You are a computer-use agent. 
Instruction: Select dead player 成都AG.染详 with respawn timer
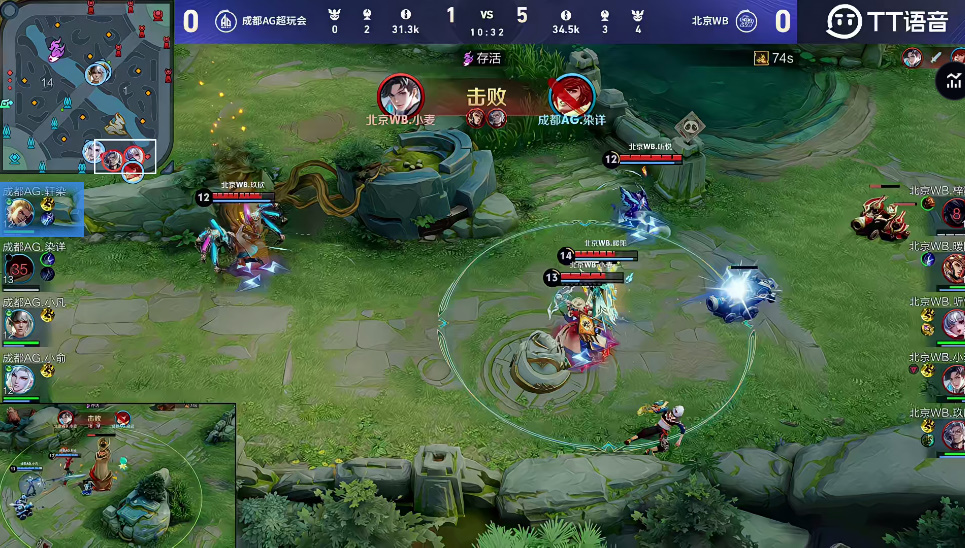click(x=20, y=267)
